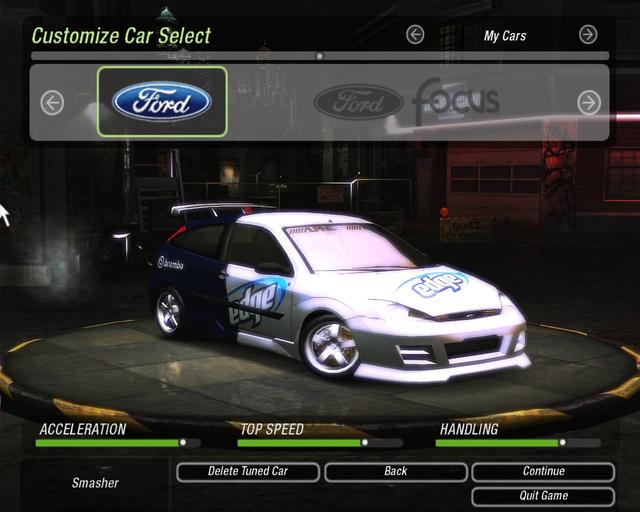This screenshot has width=640, height=512.
Task: Show the next car with right carousel arrow
Action: coord(589,102)
